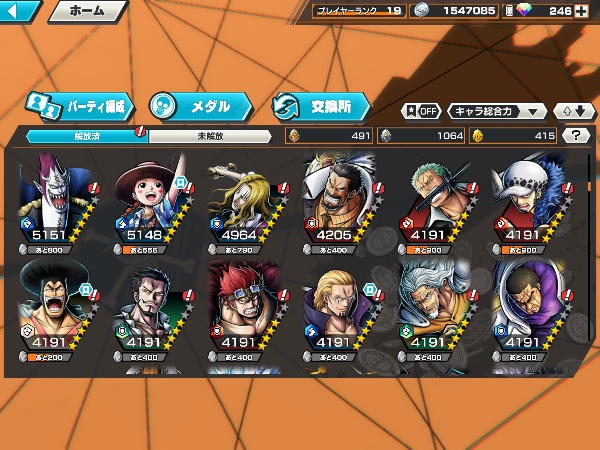Switch to the 未解放 tab
Viewport: 600px width, 450px height.
210,136
